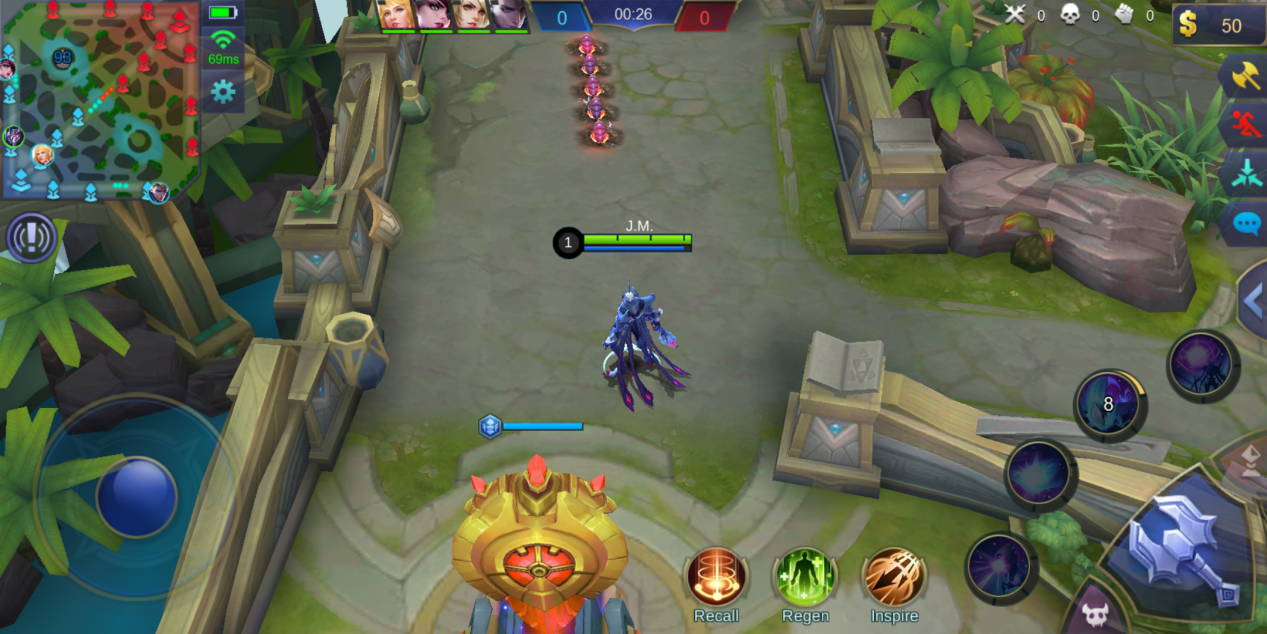Send the red running-man retreat signal

[x=1245, y=127]
